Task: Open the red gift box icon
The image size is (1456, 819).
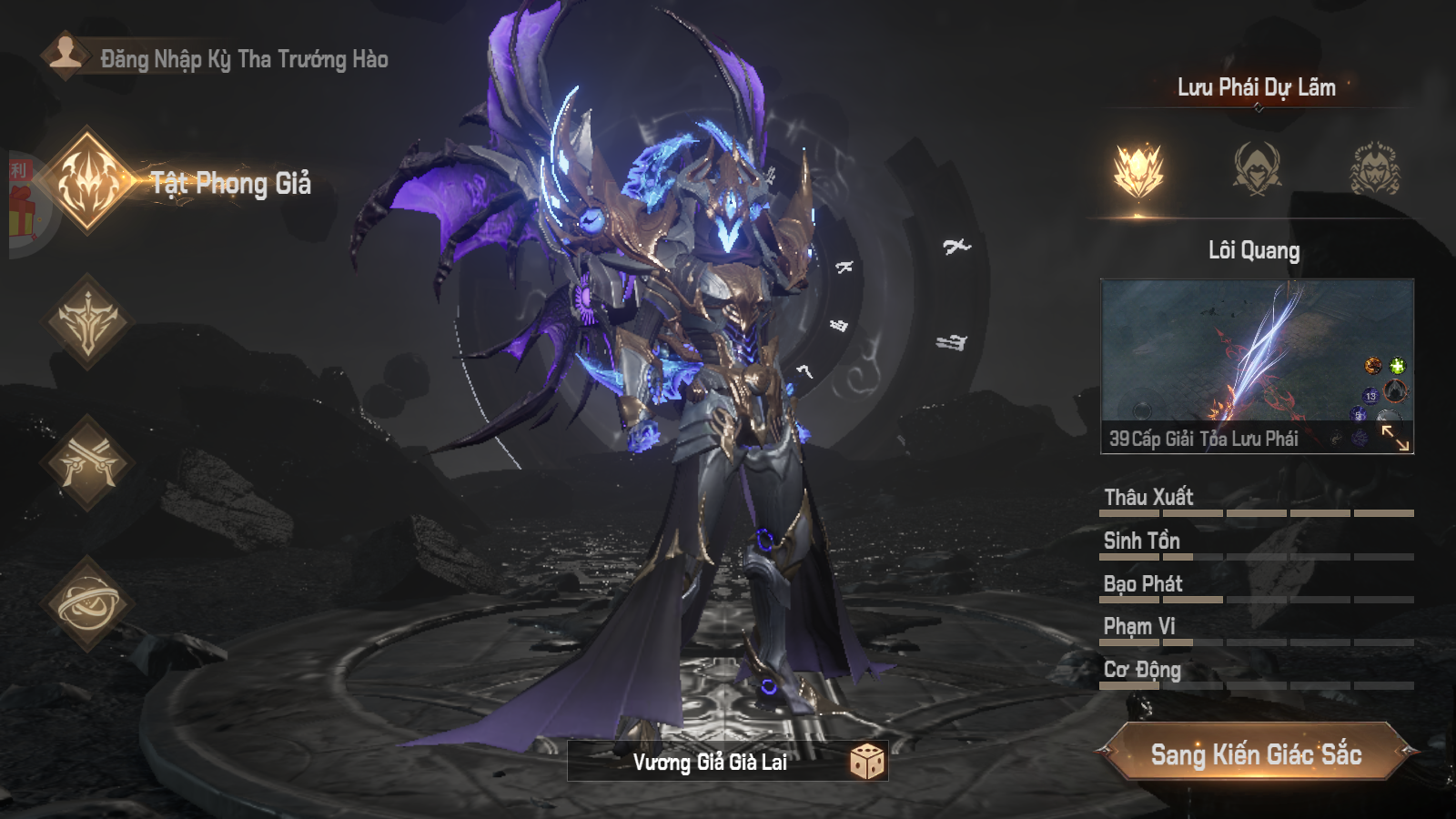Action: pos(22,209)
